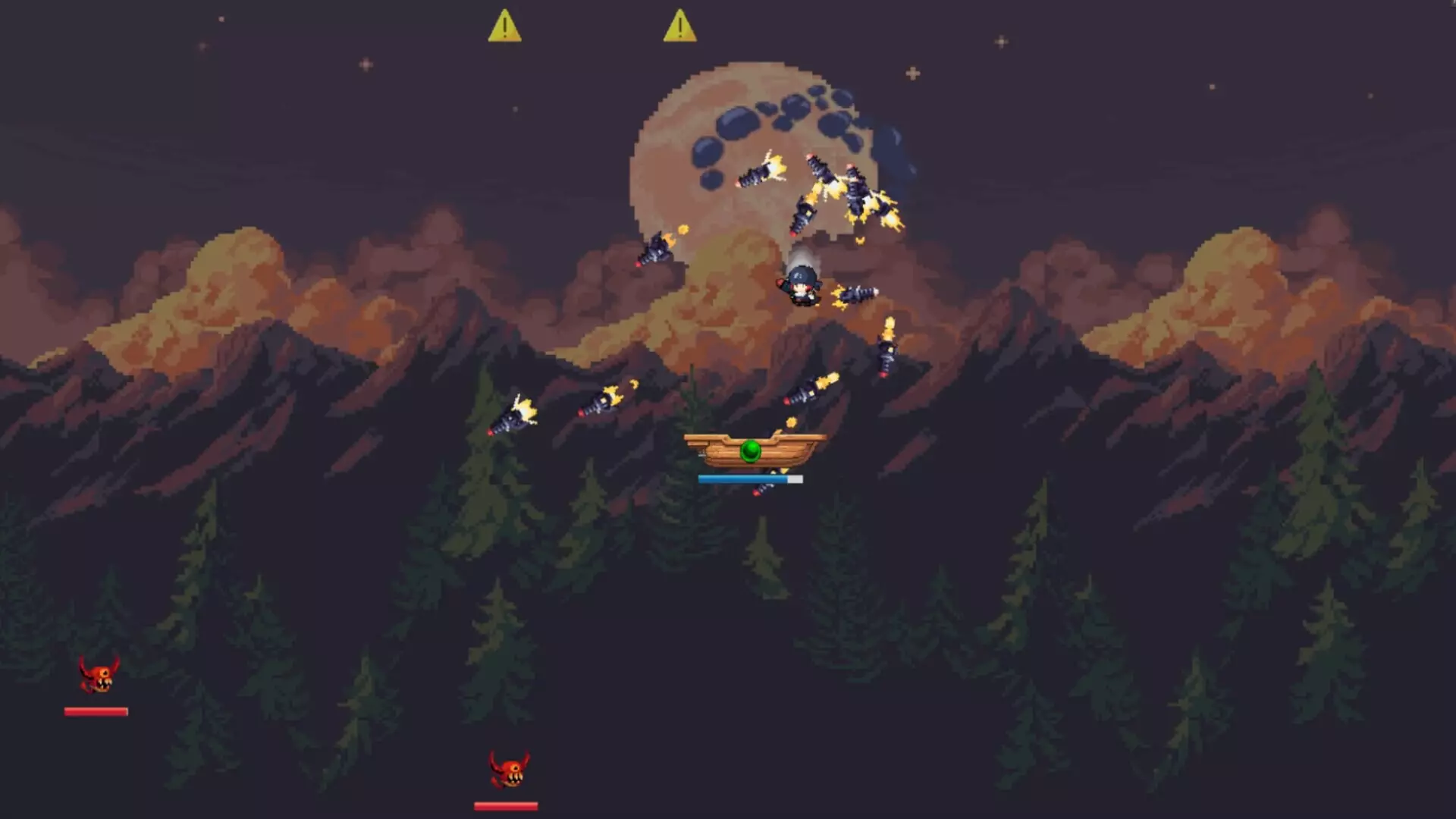The image size is (1456, 819).
Task: Click the right yellow warning triangle
Action: [x=680, y=27]
